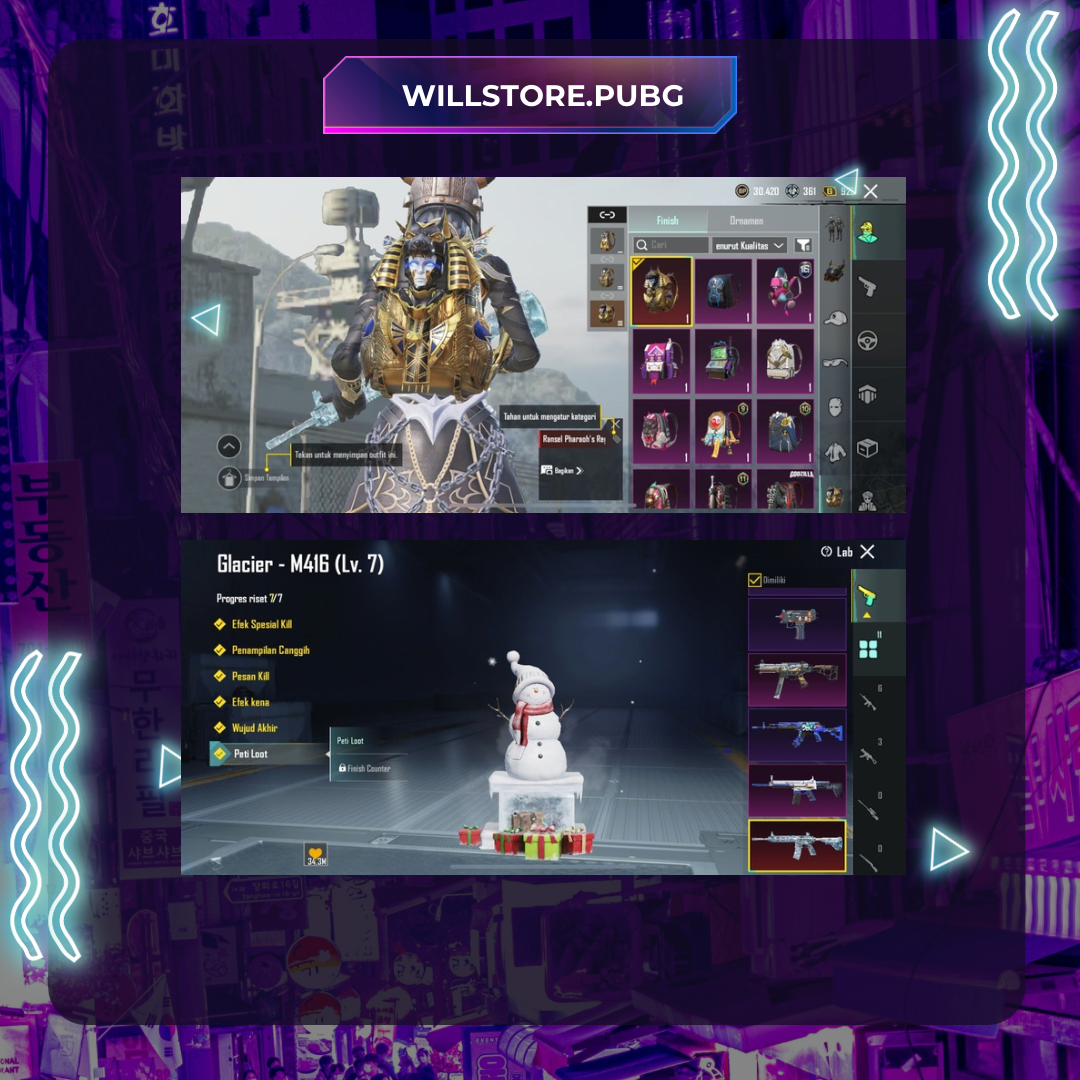Toggle the Dimiliki checkbox
Image resolution: width=1080 pixels, height=1080 pixels.
755,579
